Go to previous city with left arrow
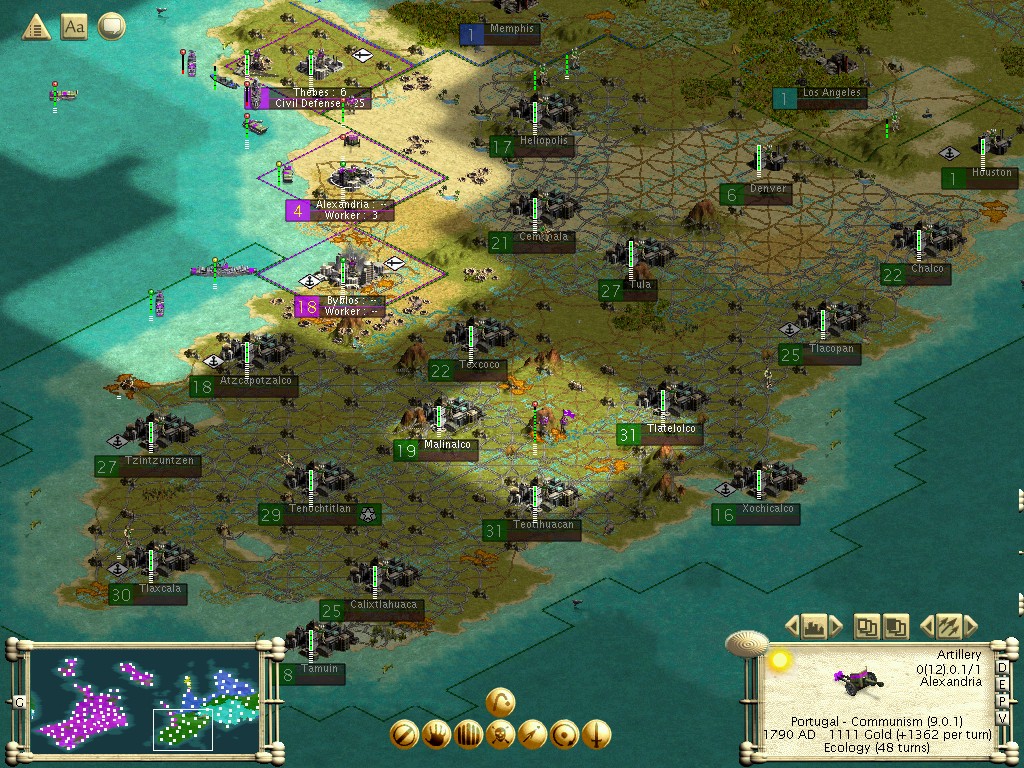This screenshot has height=768, width=1024. (792, 627)
